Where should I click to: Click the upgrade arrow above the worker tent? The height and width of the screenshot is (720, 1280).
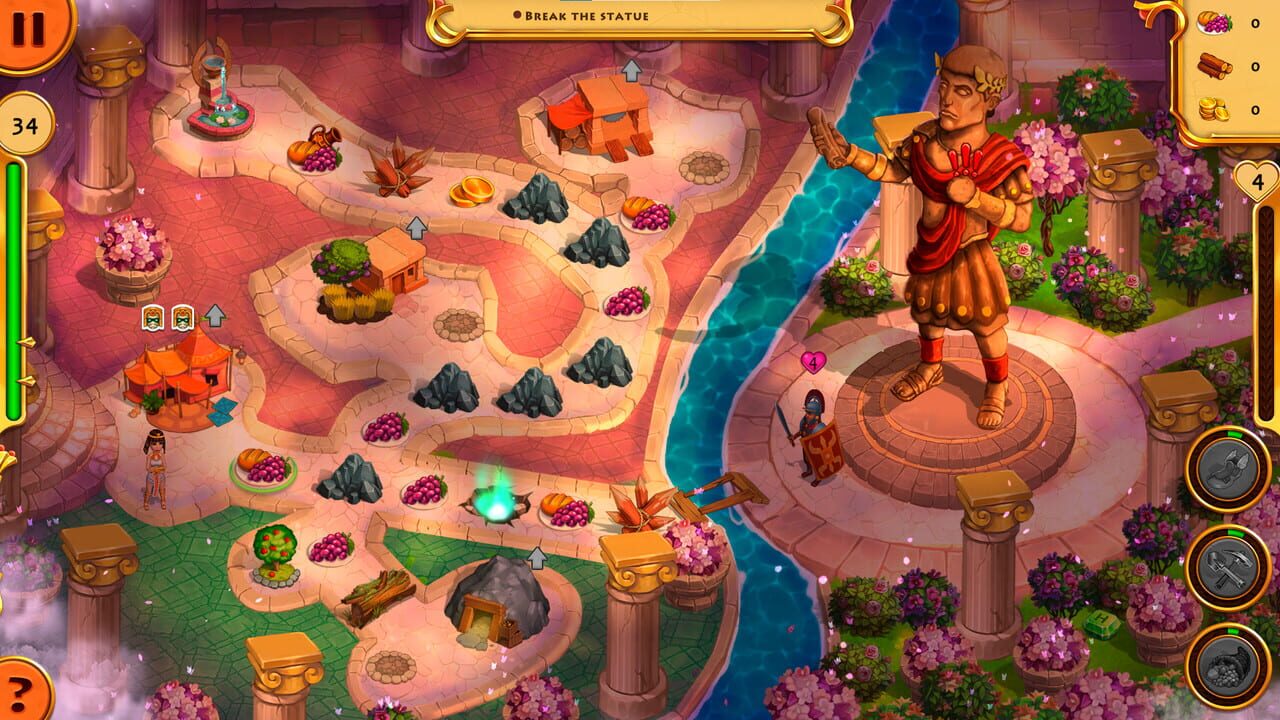click(214, 315)
